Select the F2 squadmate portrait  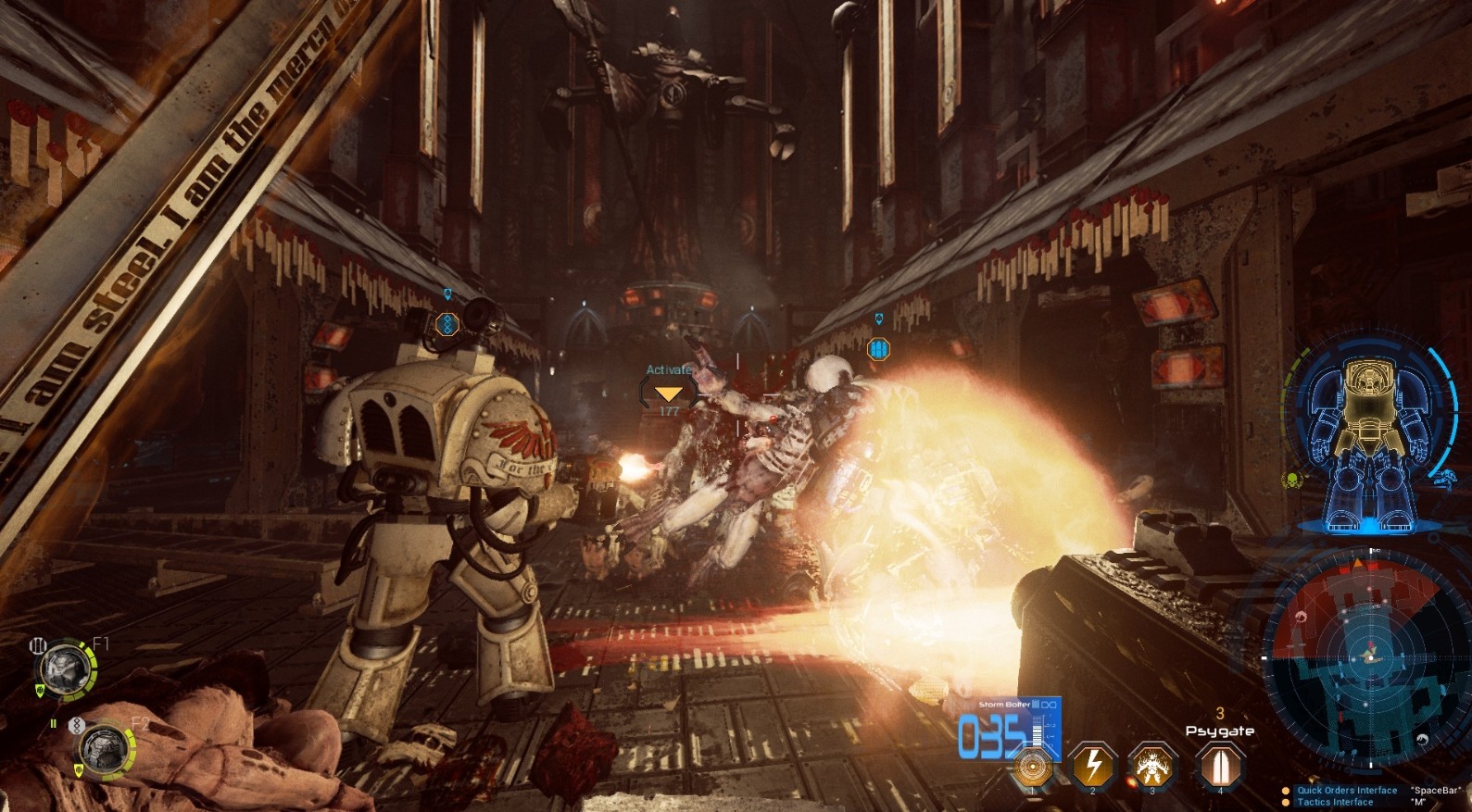click(103, 747)
